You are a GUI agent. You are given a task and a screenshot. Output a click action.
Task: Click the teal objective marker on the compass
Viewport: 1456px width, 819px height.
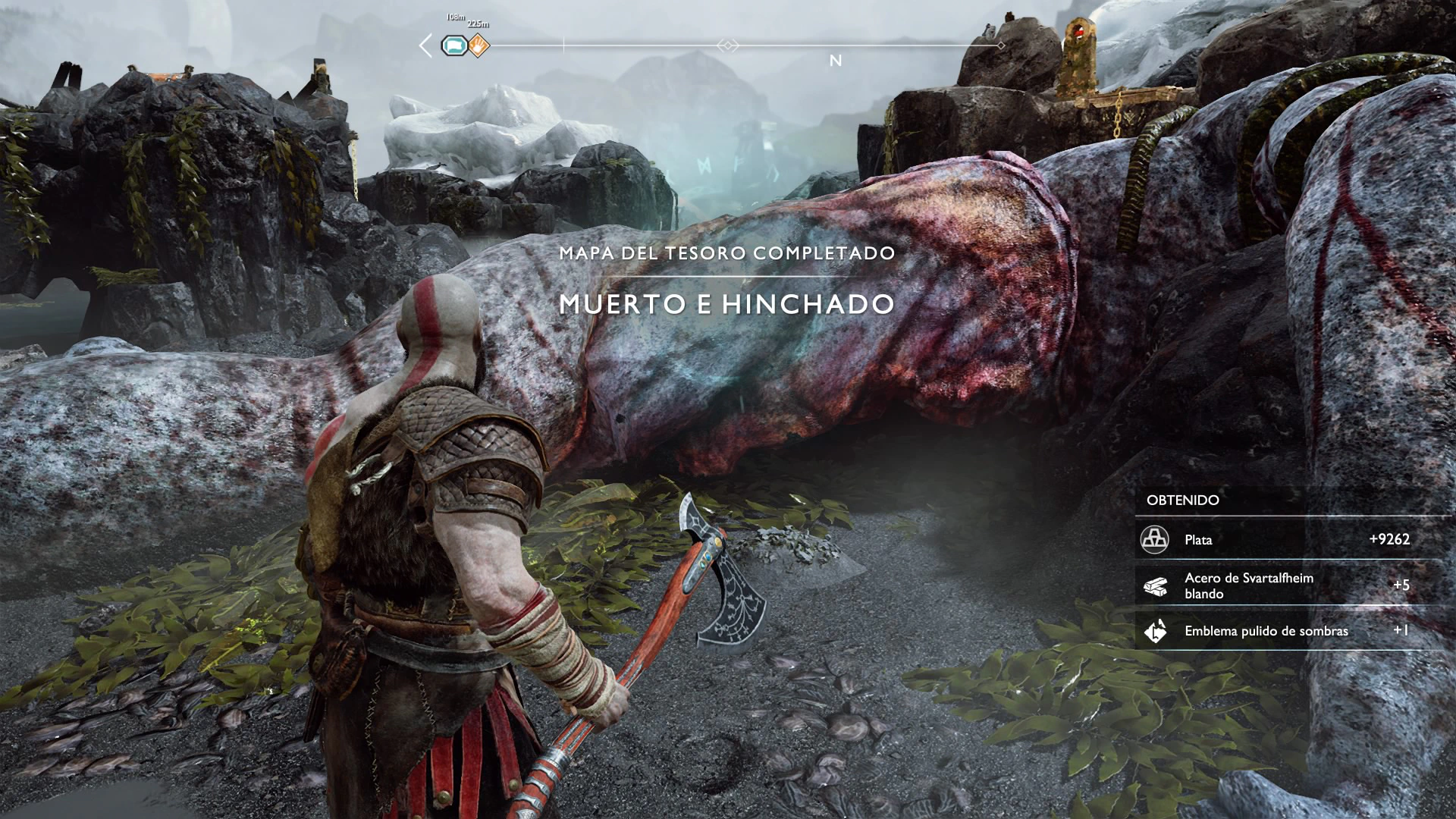[454, 46]
